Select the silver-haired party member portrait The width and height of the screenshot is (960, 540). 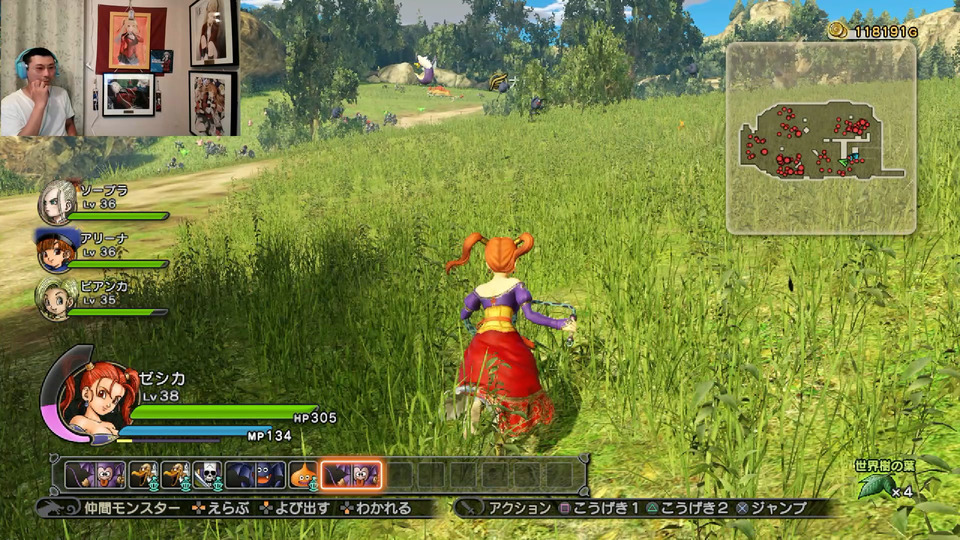click(x=56, y=202)
